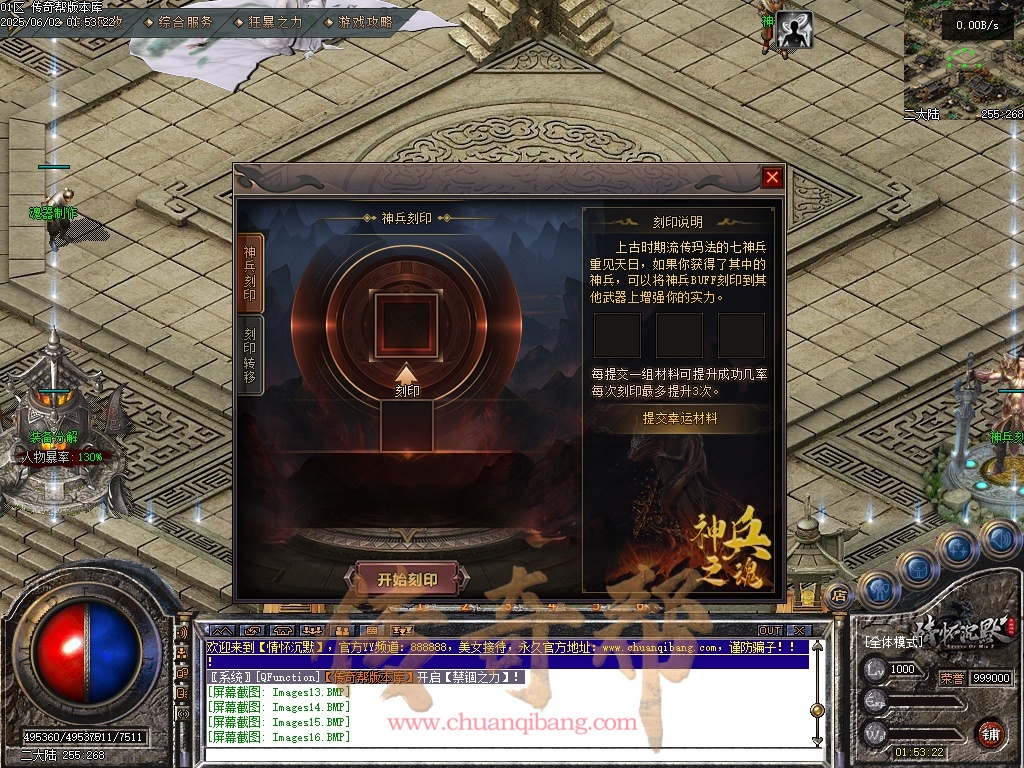Switch to the 刻印转移 side tab
This screenshot has height=768, width=1024.
click(x=250, y=355)
